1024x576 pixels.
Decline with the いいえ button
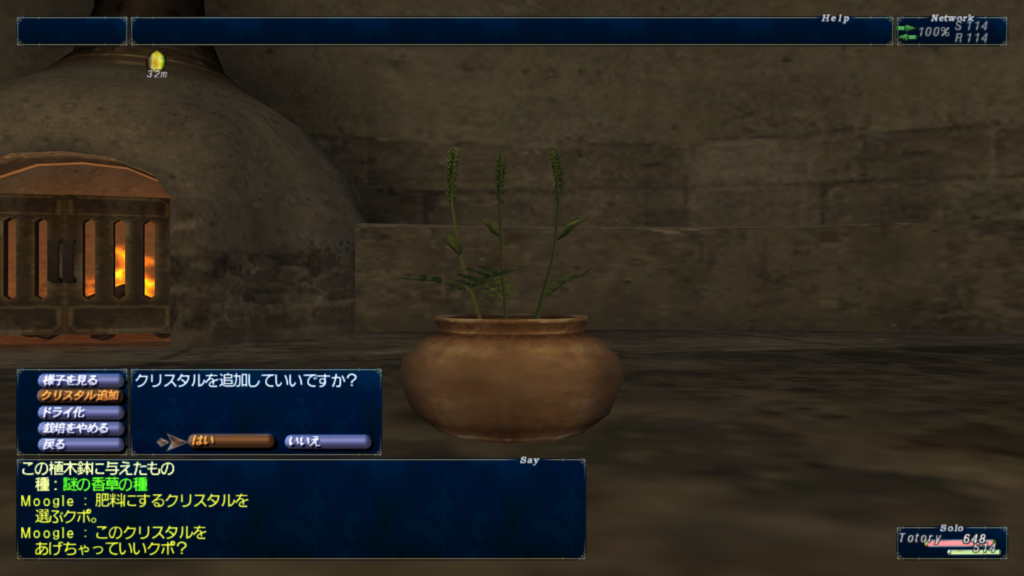pyautogui.click(x=327, y=441)
